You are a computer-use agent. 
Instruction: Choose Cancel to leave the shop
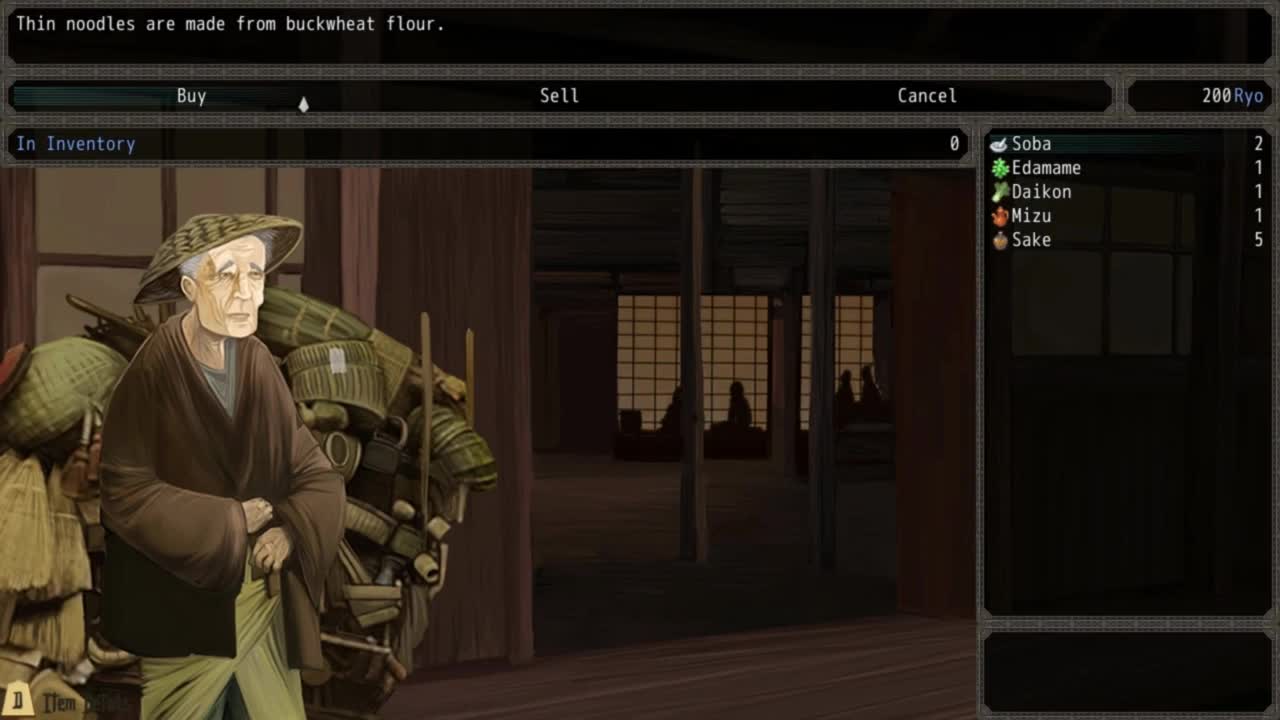tap(926, 96)
